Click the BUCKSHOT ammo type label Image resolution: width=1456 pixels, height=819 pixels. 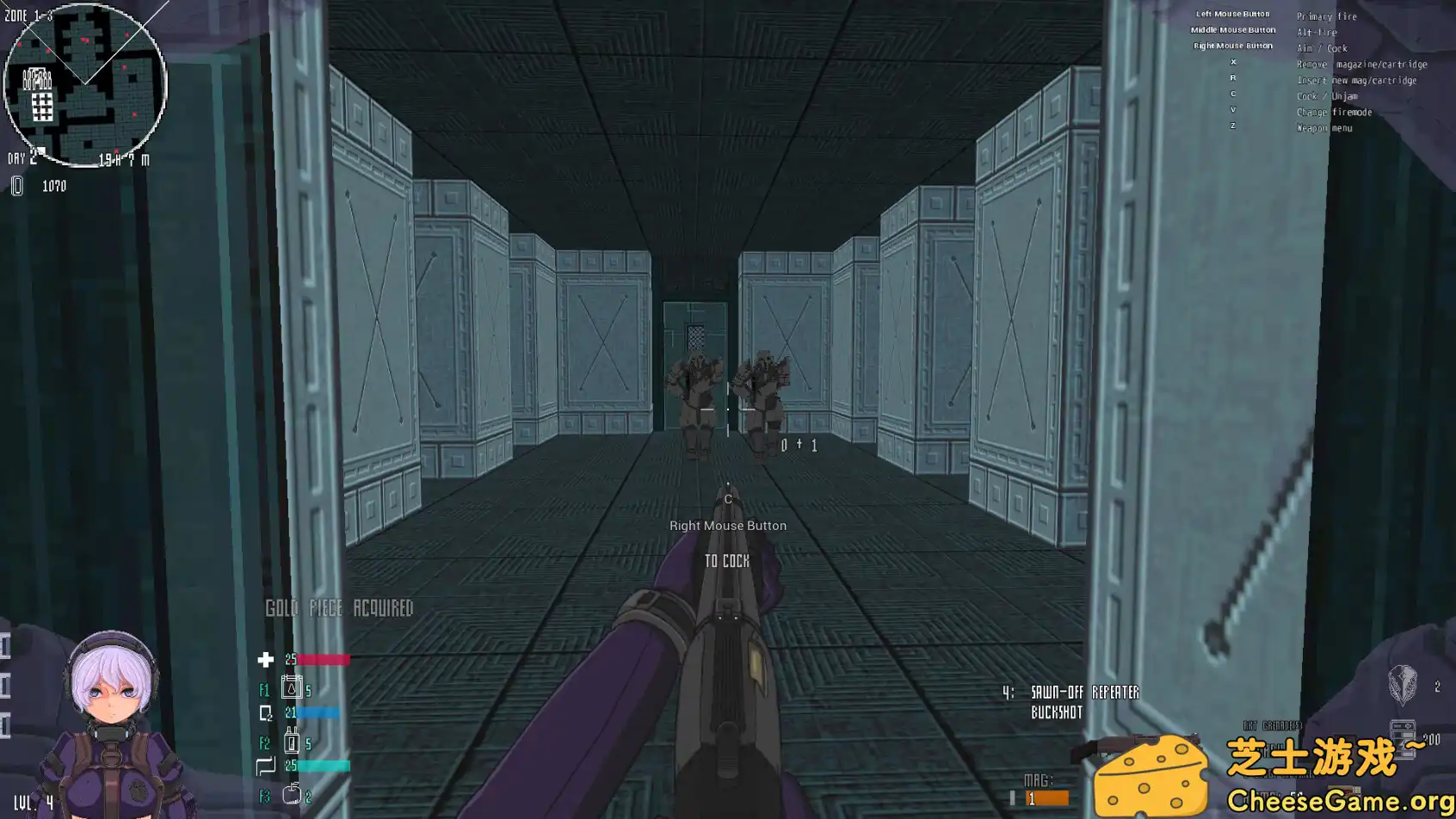[1058, 713]
